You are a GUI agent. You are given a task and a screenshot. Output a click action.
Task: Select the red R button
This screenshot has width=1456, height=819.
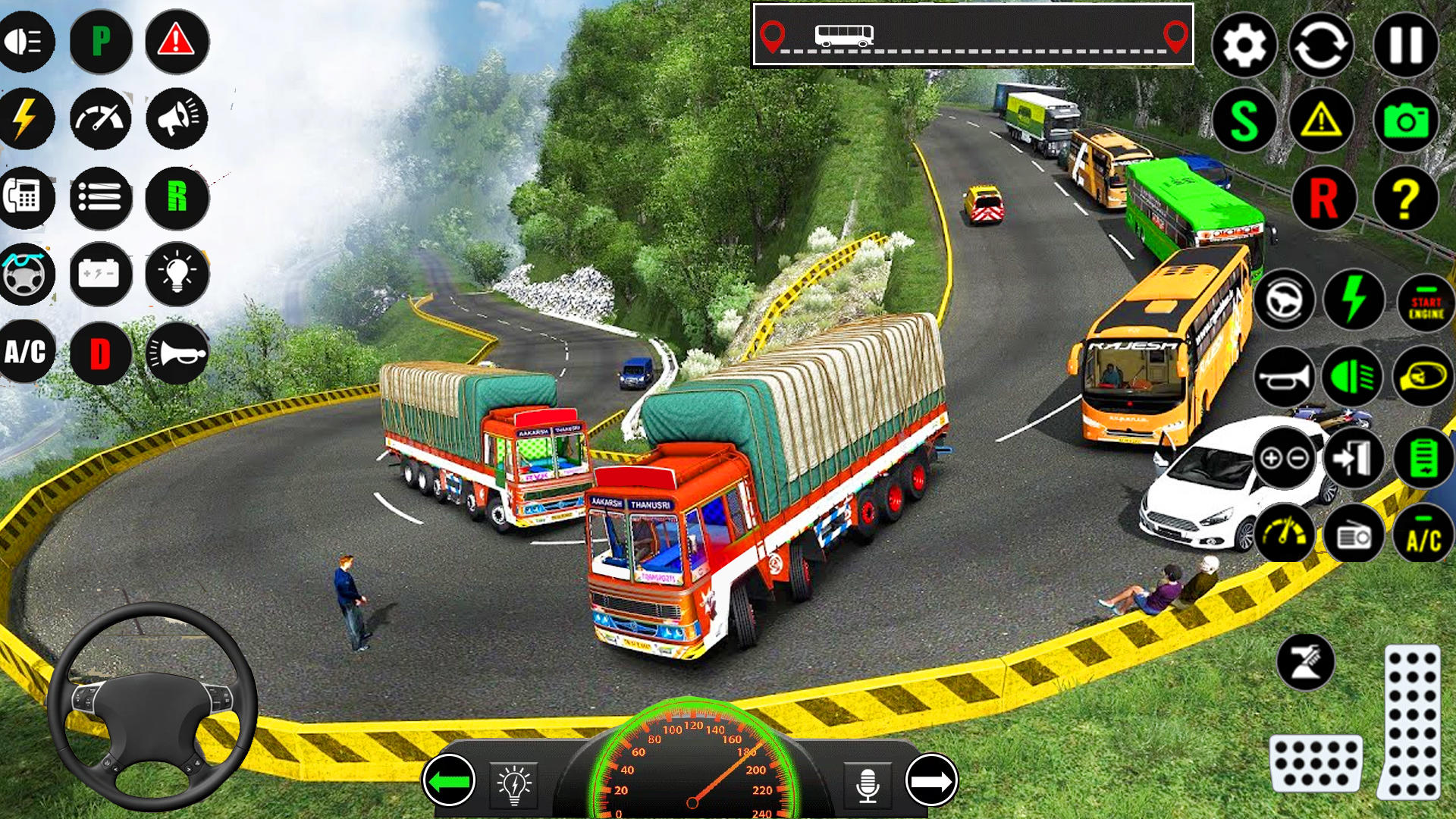coord(1323,199)
